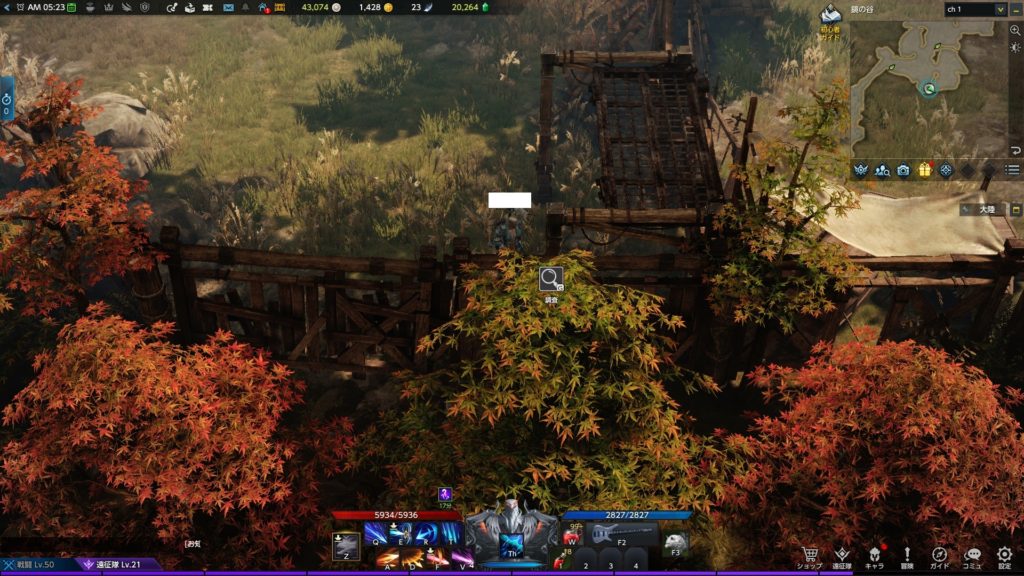Open the mail envelope icon in top bar

pyautogui.click(x=229, y=8)
